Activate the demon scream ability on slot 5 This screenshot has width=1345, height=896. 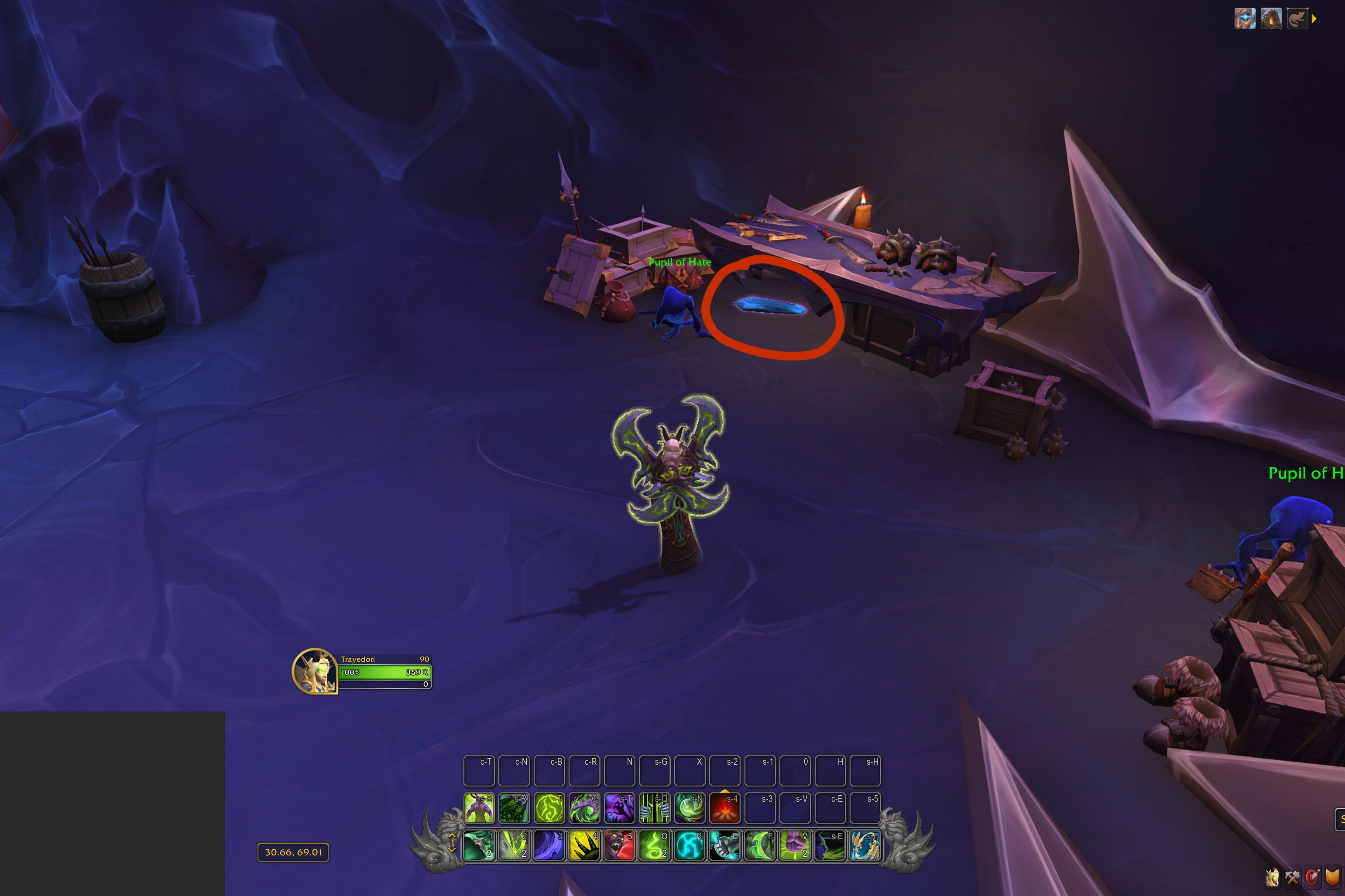coord(620,845)
